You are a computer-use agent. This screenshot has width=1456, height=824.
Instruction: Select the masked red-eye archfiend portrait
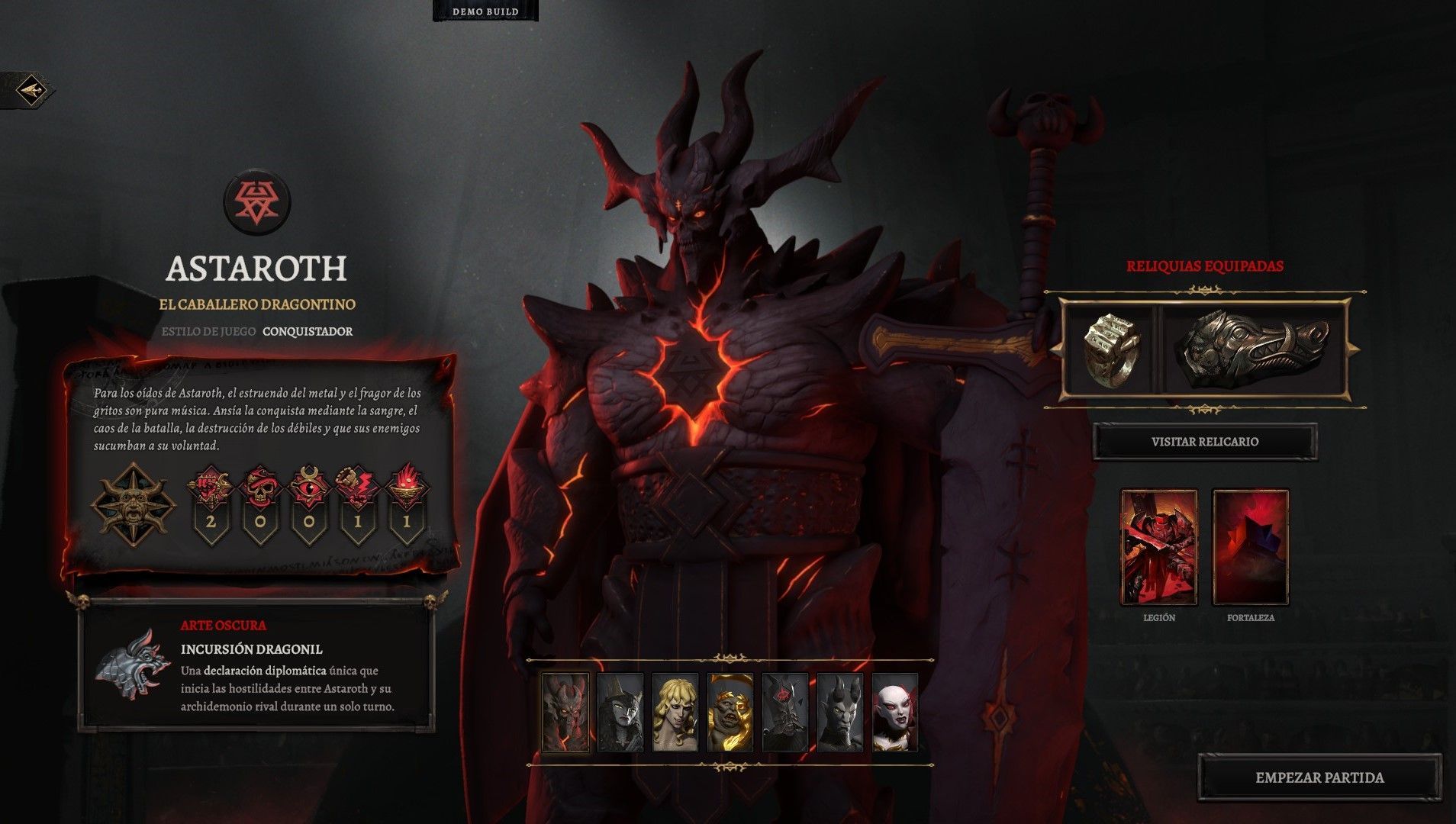click(785, 713)
